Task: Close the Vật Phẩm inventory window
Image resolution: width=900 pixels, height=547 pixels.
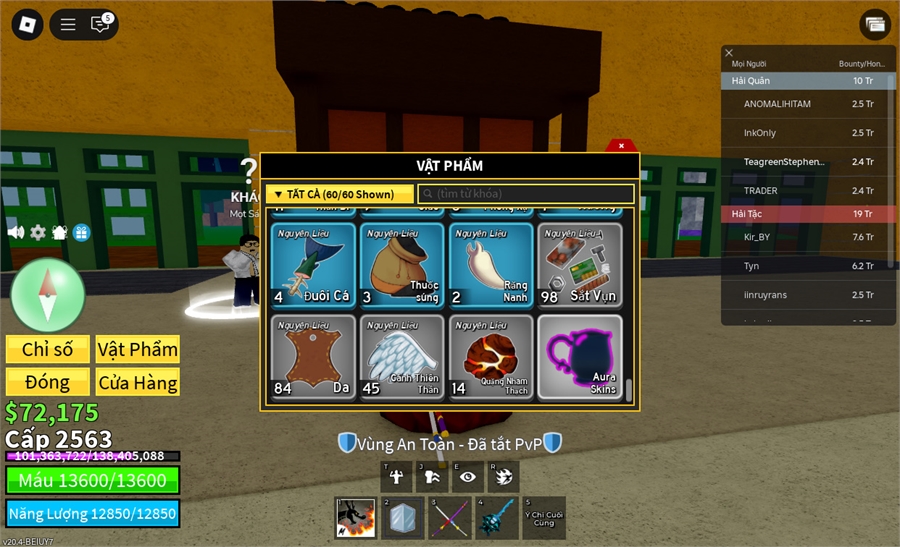Action: pos(621,145)
